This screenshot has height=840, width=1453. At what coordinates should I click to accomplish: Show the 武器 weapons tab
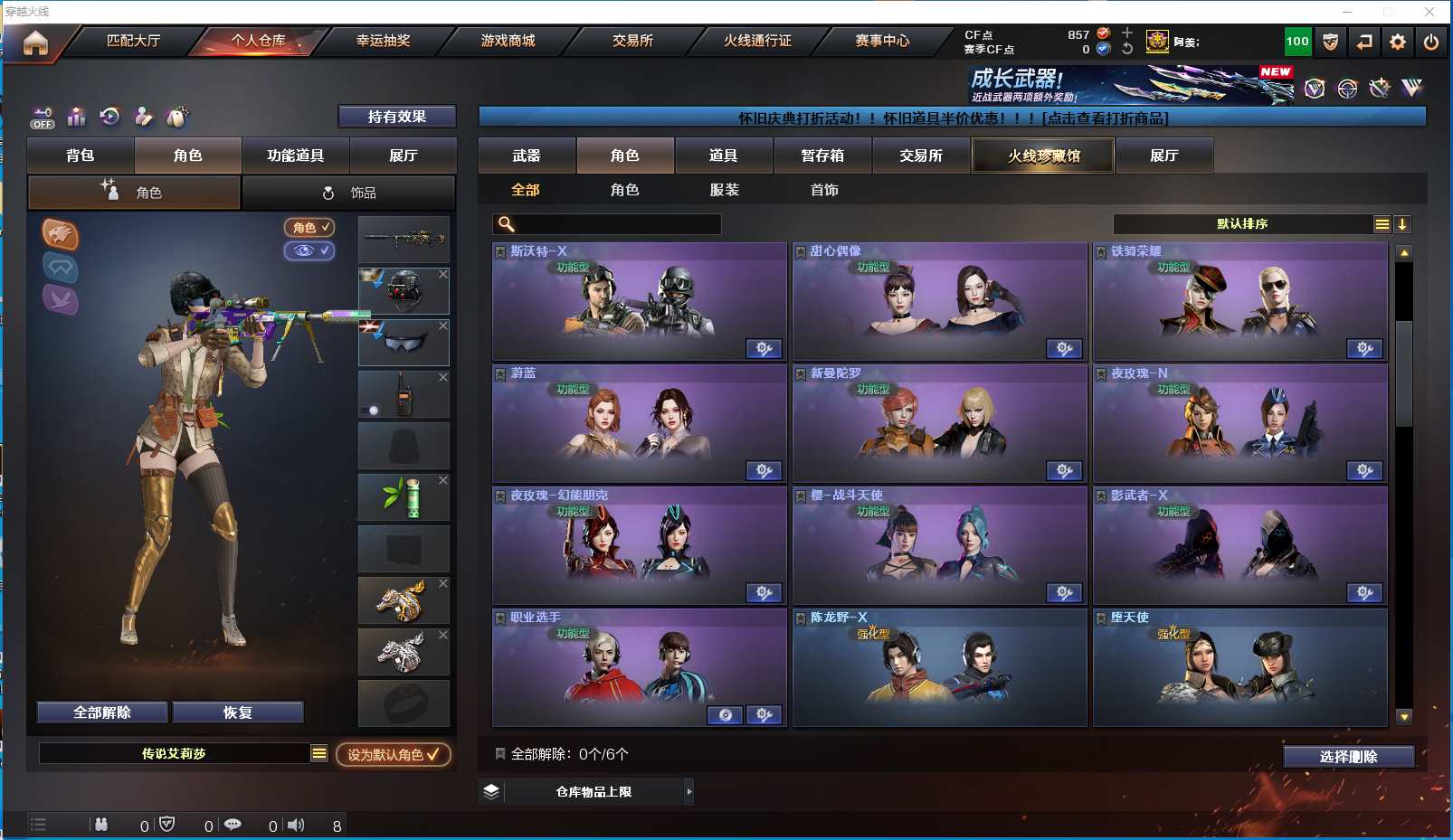tap(527, 156)
